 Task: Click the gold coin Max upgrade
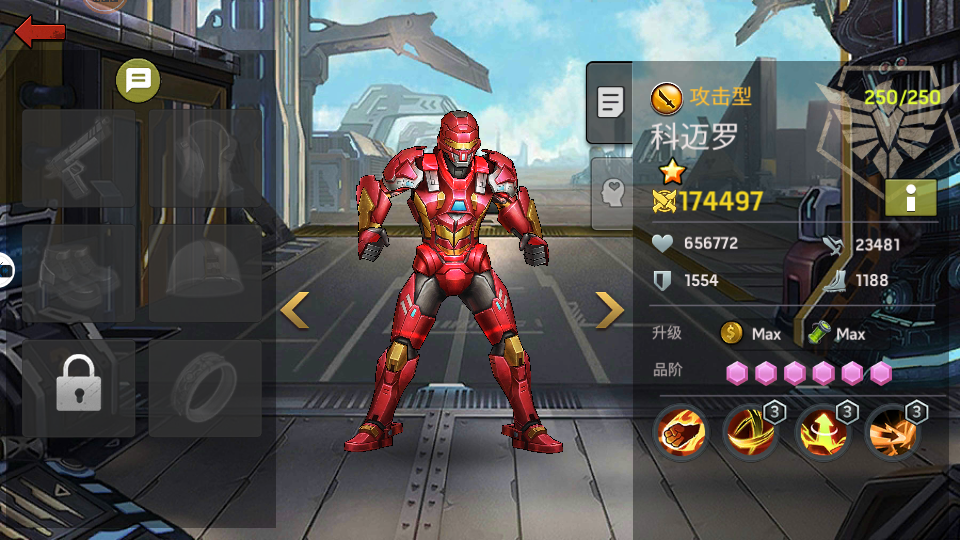751,333
